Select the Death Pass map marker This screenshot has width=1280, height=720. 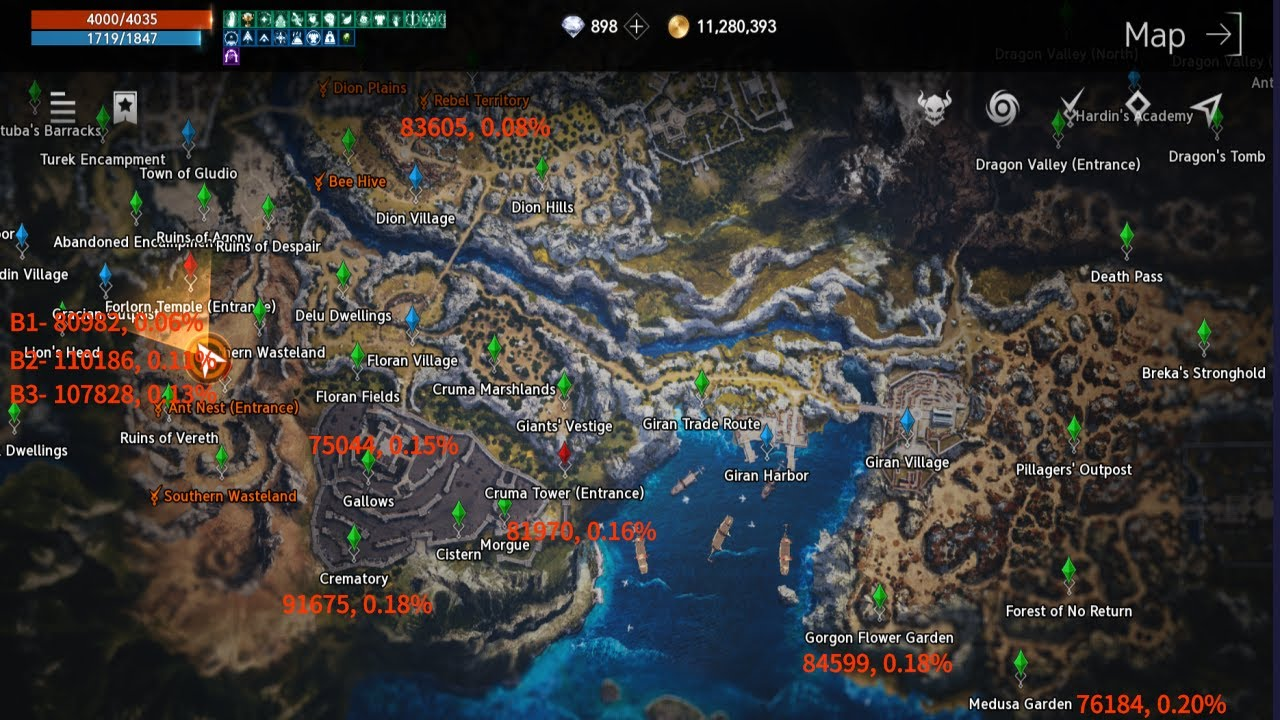pyautogui.click(x=1127, y=238)
